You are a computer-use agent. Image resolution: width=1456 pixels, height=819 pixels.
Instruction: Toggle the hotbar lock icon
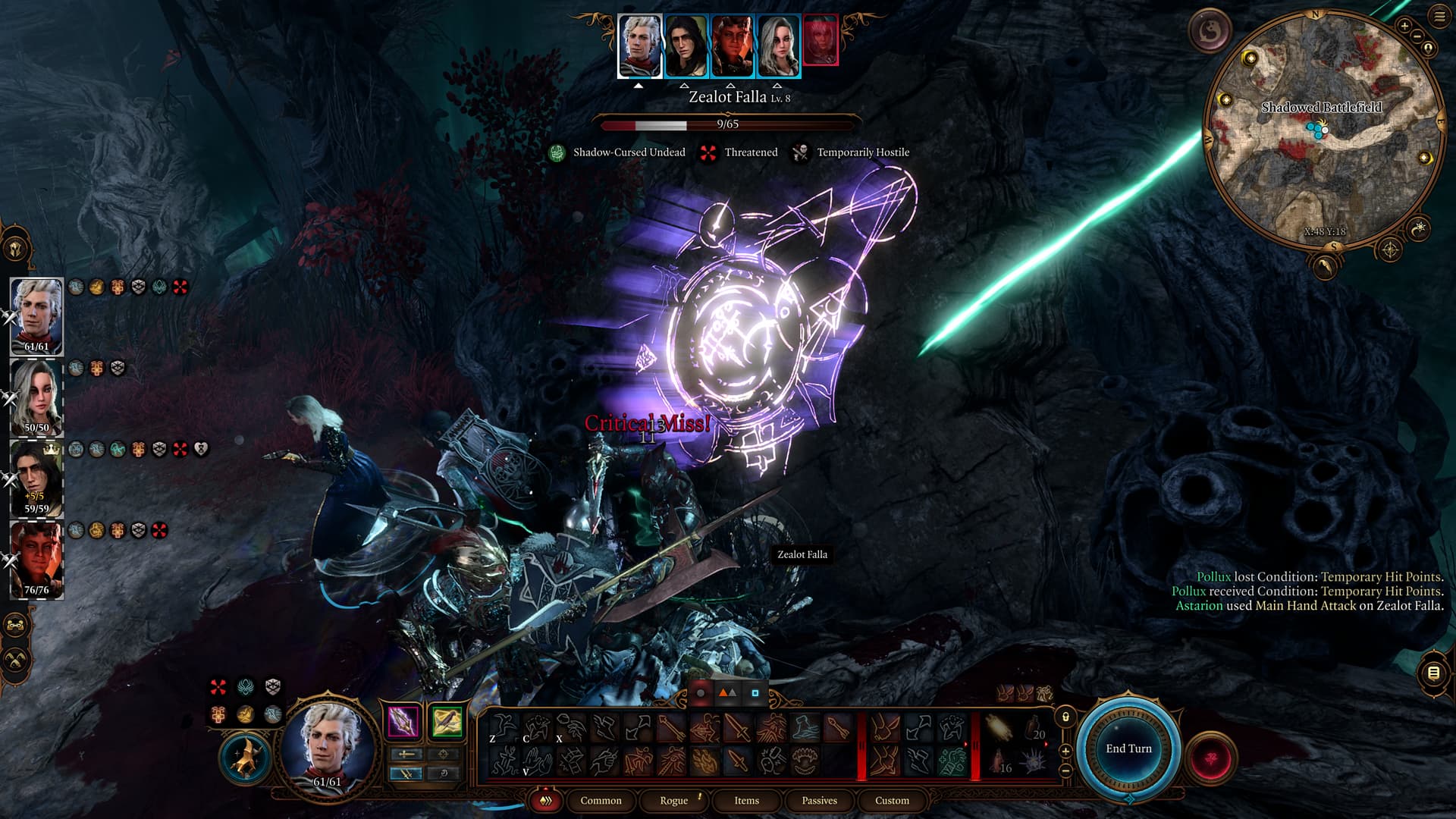tap(1065, 717)
